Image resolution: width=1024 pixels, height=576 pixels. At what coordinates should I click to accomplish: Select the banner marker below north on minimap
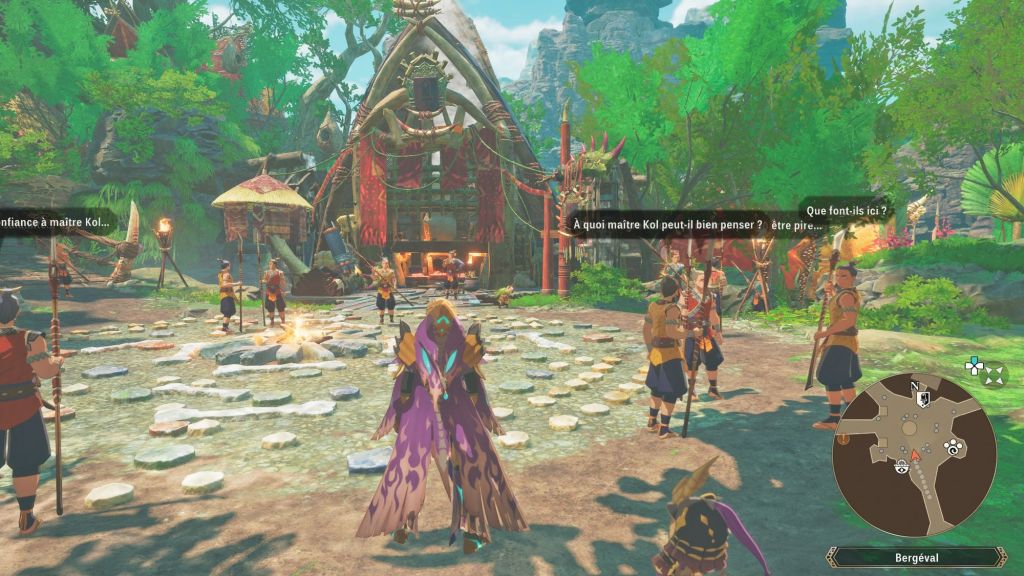pyautogui.click(x=924, y=398)
